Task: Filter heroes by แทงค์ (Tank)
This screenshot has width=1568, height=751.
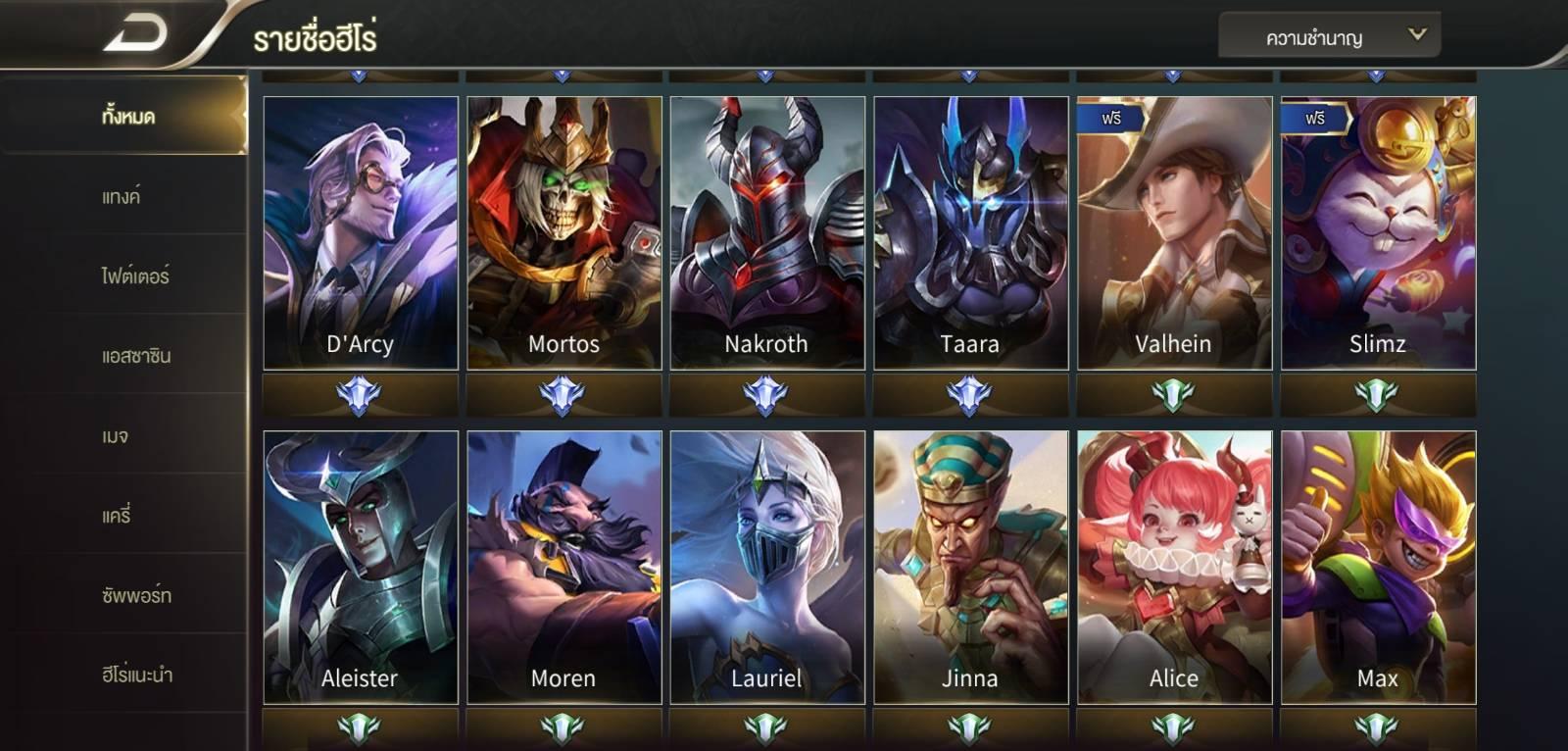Action: pyautogui.click(x=122, y=196)
